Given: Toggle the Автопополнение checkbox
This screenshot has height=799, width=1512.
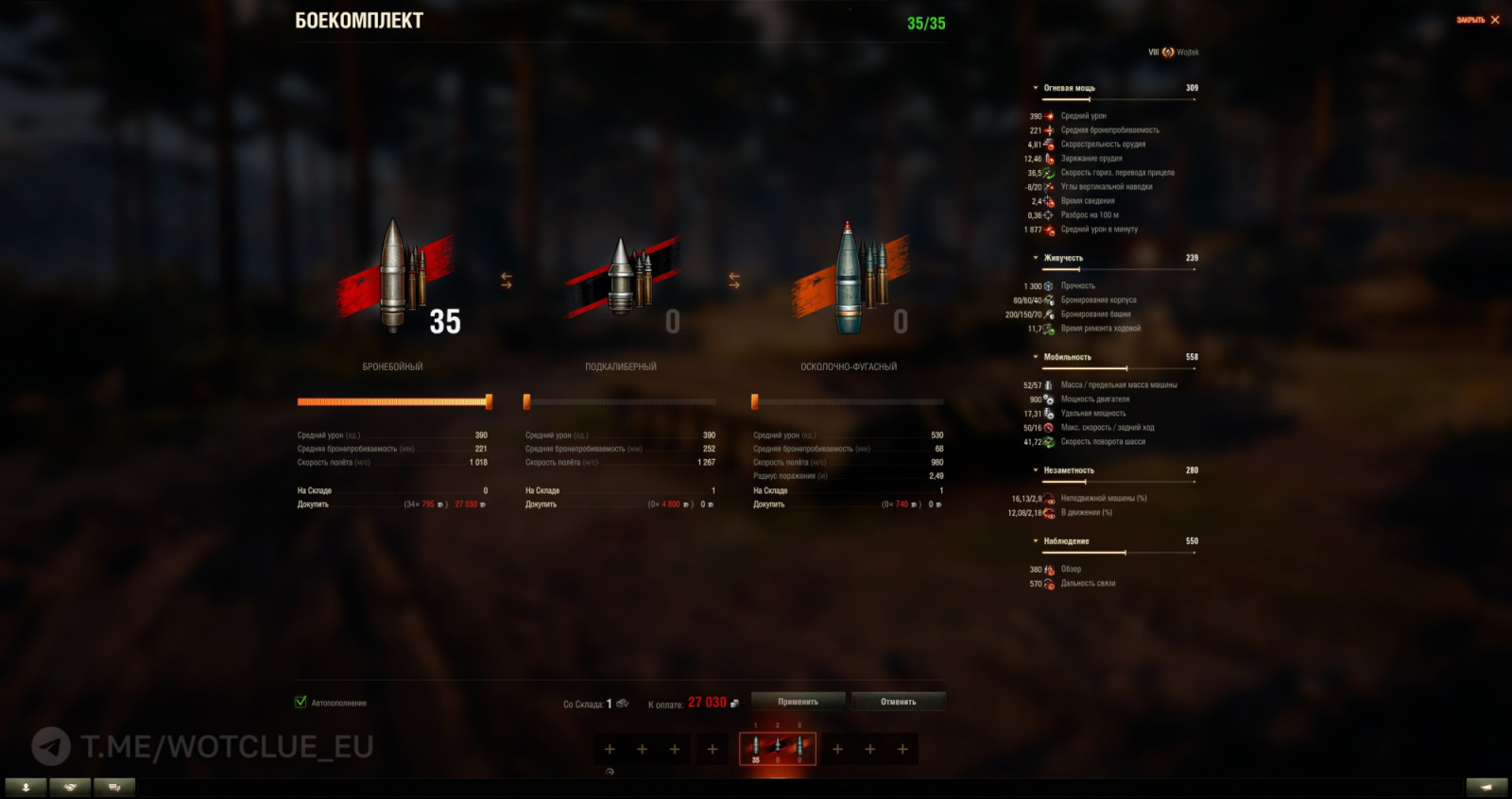Looking at the screenshot, I should (x=301, y=704).
